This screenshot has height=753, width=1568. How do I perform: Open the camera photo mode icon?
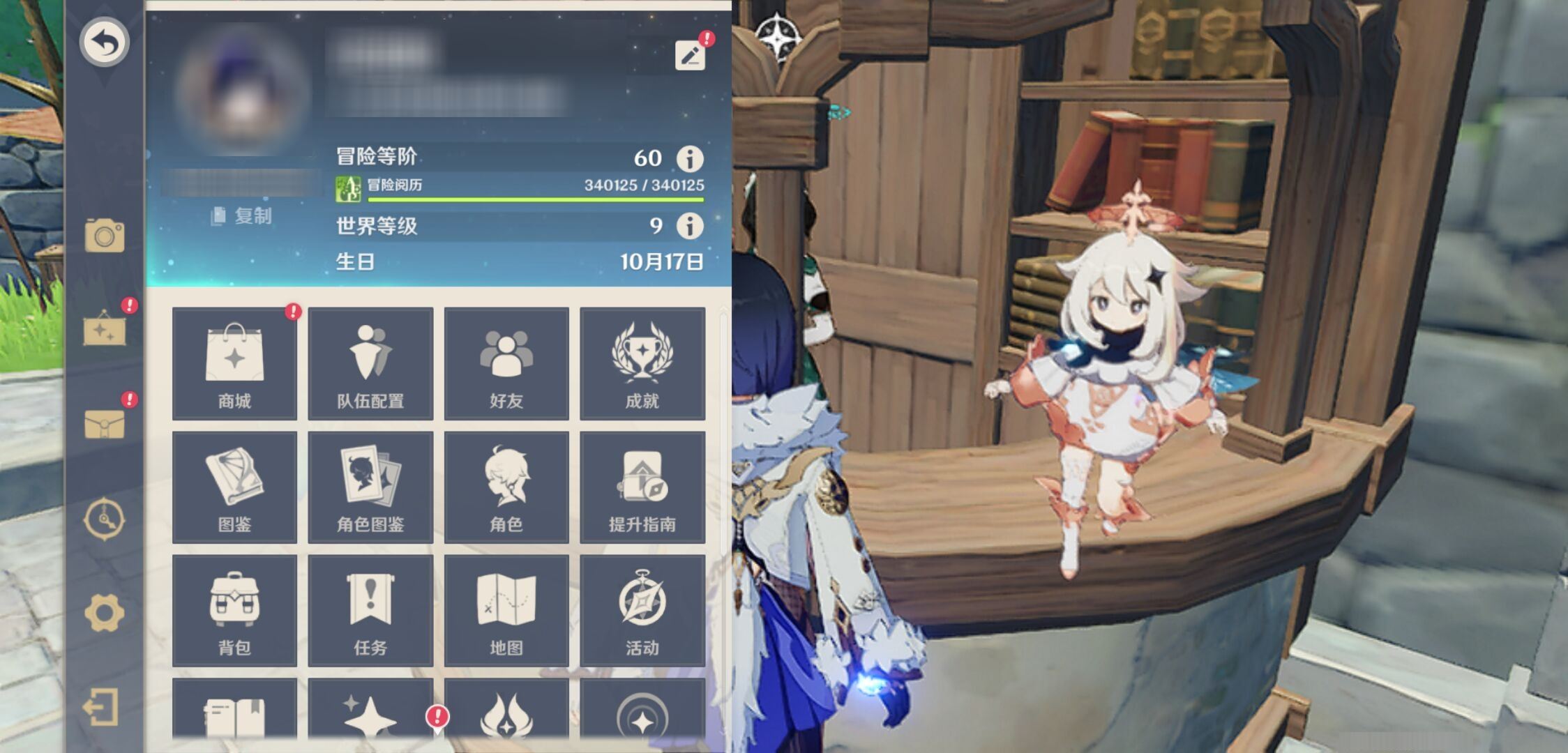(105, 236)
